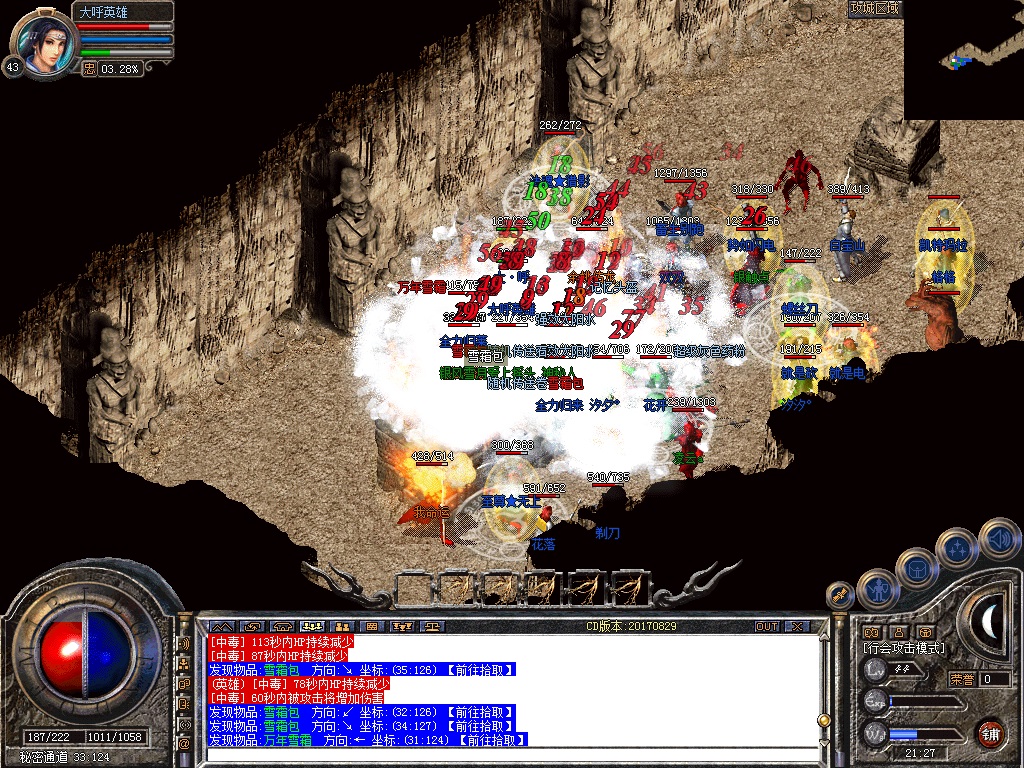1024x768 pixels.
Task: Close the game with the X button
Action: (x=797, y=626)
